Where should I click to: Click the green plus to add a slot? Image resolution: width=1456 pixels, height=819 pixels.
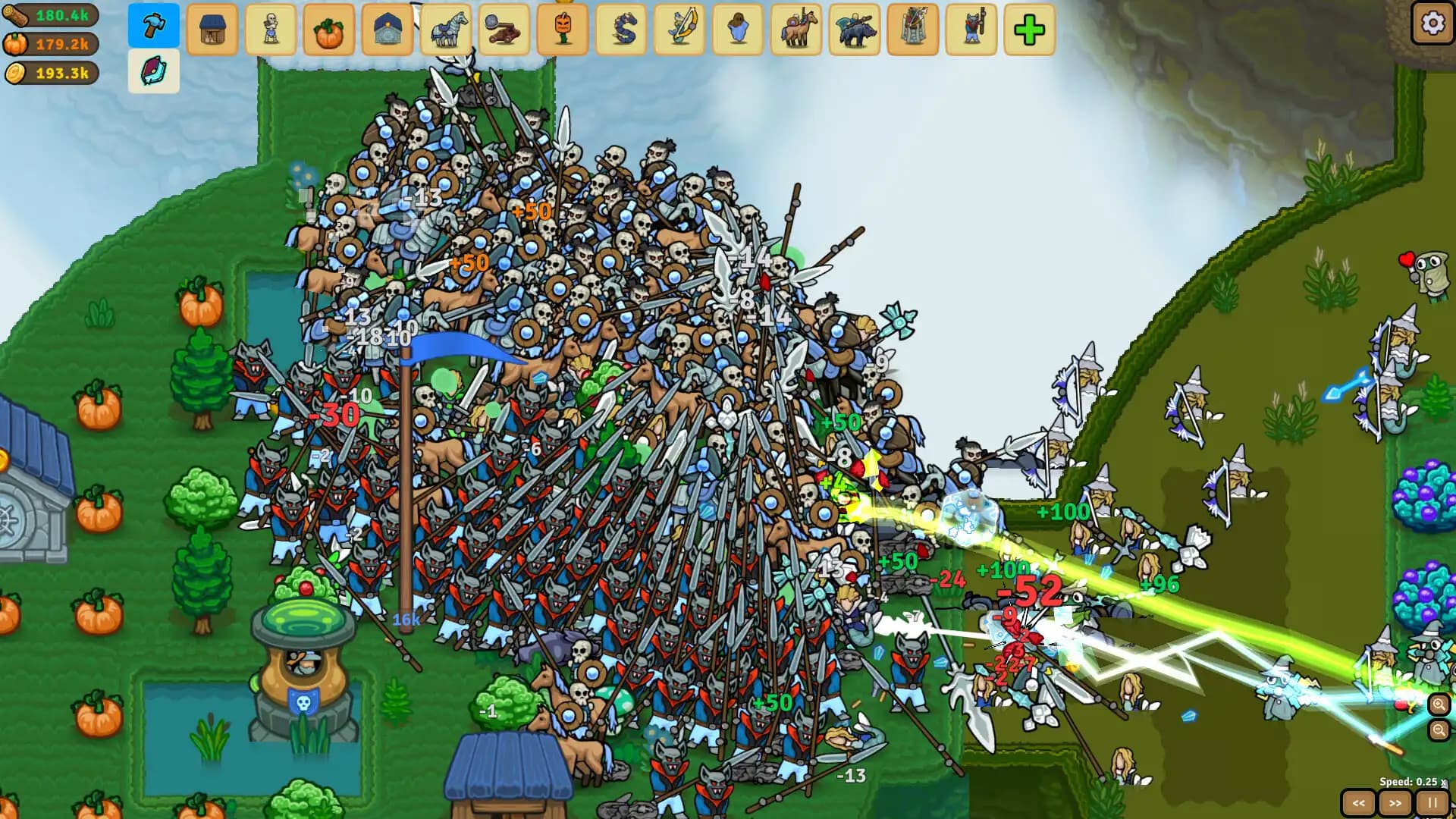point(1028,30)
